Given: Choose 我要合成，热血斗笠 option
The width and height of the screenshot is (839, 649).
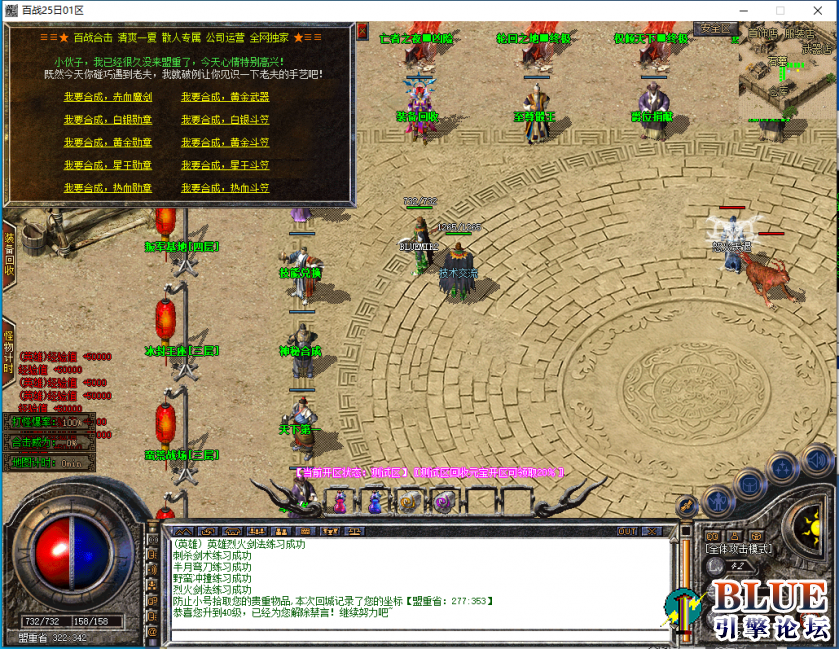Looking at the screenshot, I should tap(225, 188).
